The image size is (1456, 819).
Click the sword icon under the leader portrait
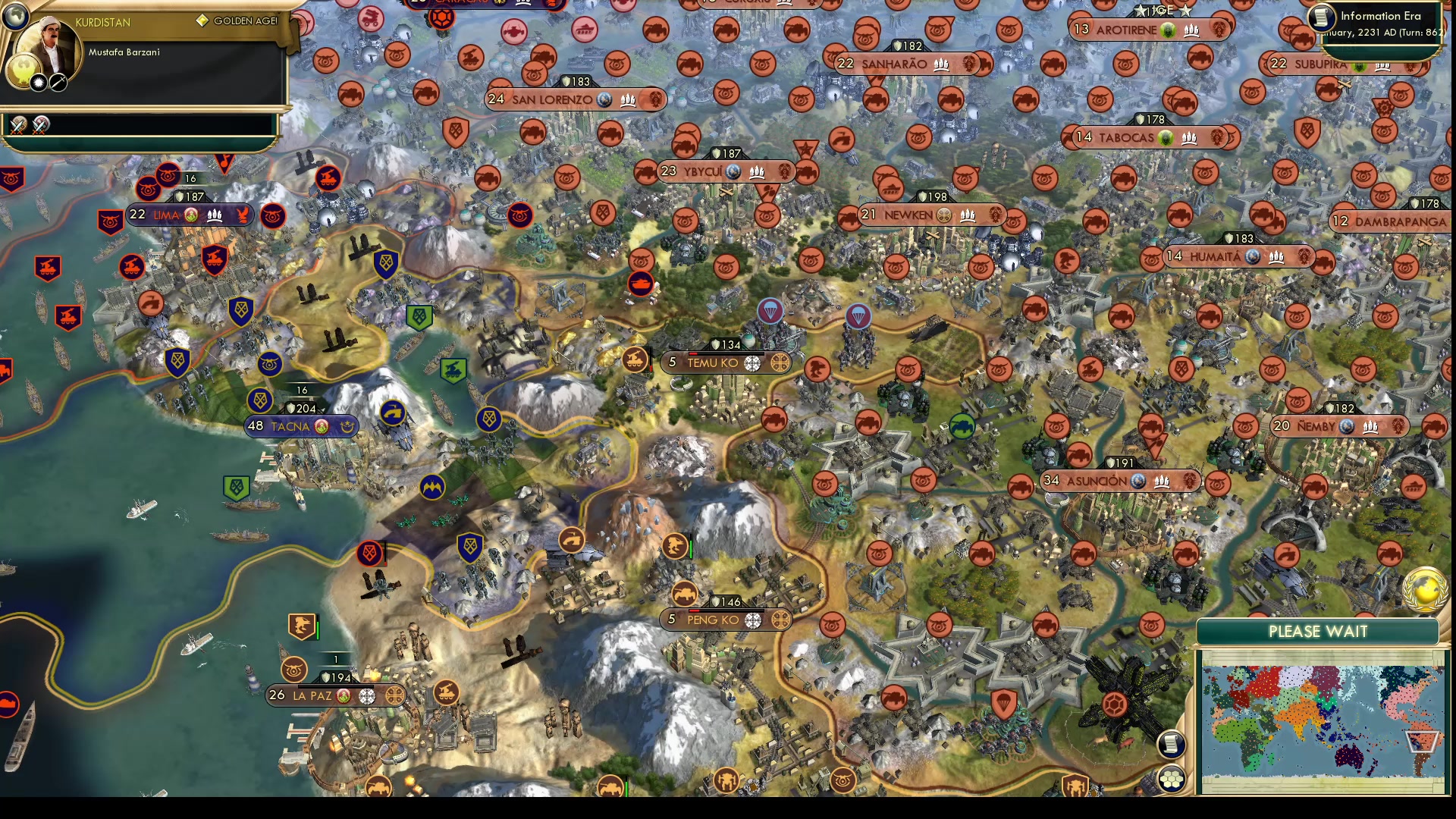point(58,83)
